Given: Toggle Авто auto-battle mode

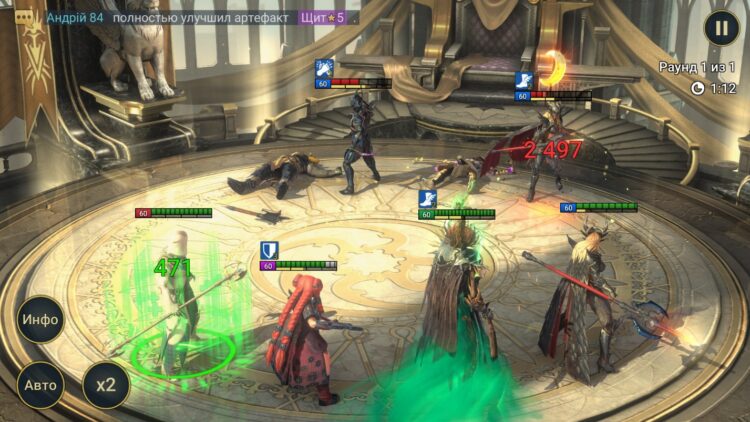Looking at the screenshot, I should coord(40,385).
